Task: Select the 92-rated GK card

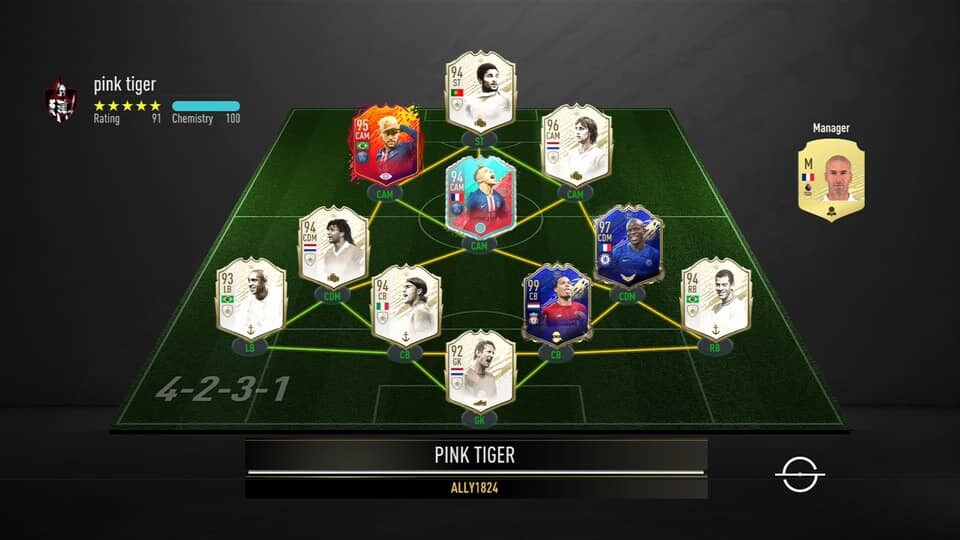Action: (480, 371)
